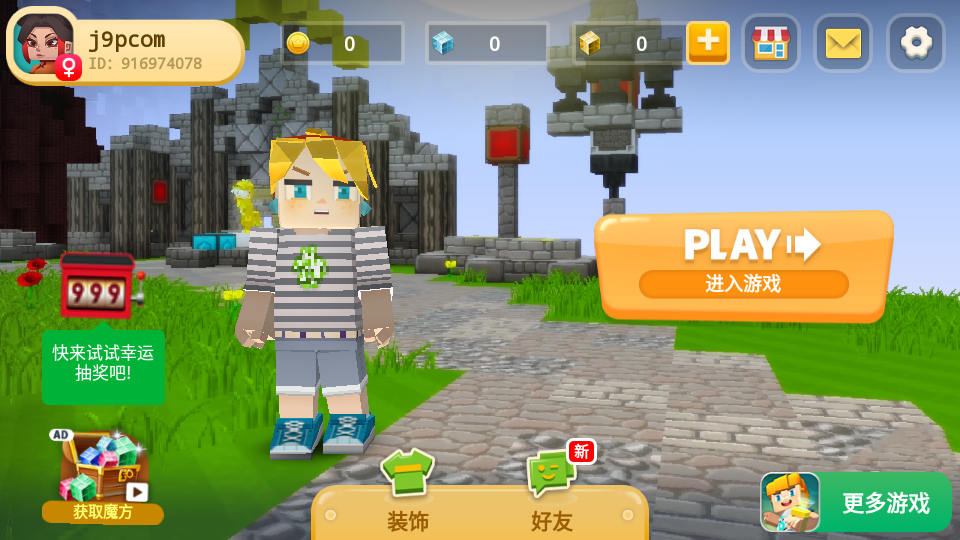Screen dimensions: 960x540
Task: Open the gear settings menu
Action: click(916, 43)
